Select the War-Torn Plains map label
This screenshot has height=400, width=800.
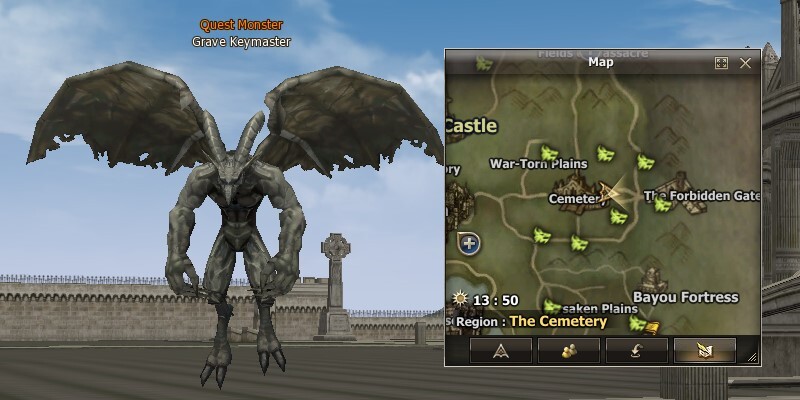click(537, 163)
